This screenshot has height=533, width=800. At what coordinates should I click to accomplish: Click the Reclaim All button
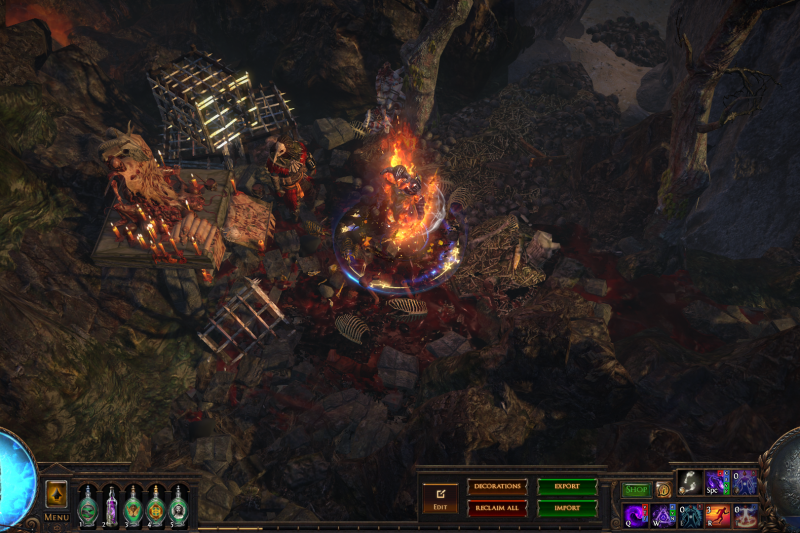[497, 508]
